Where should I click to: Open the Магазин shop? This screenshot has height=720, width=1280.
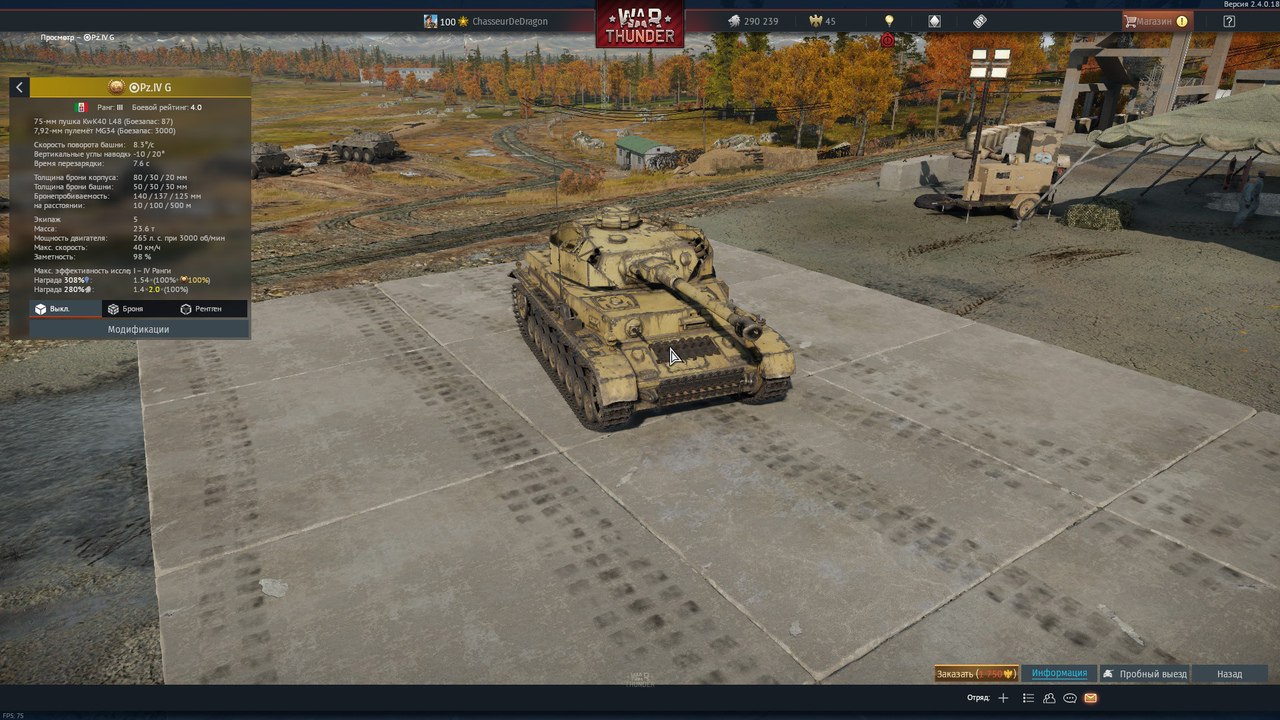click(1157, 21)
